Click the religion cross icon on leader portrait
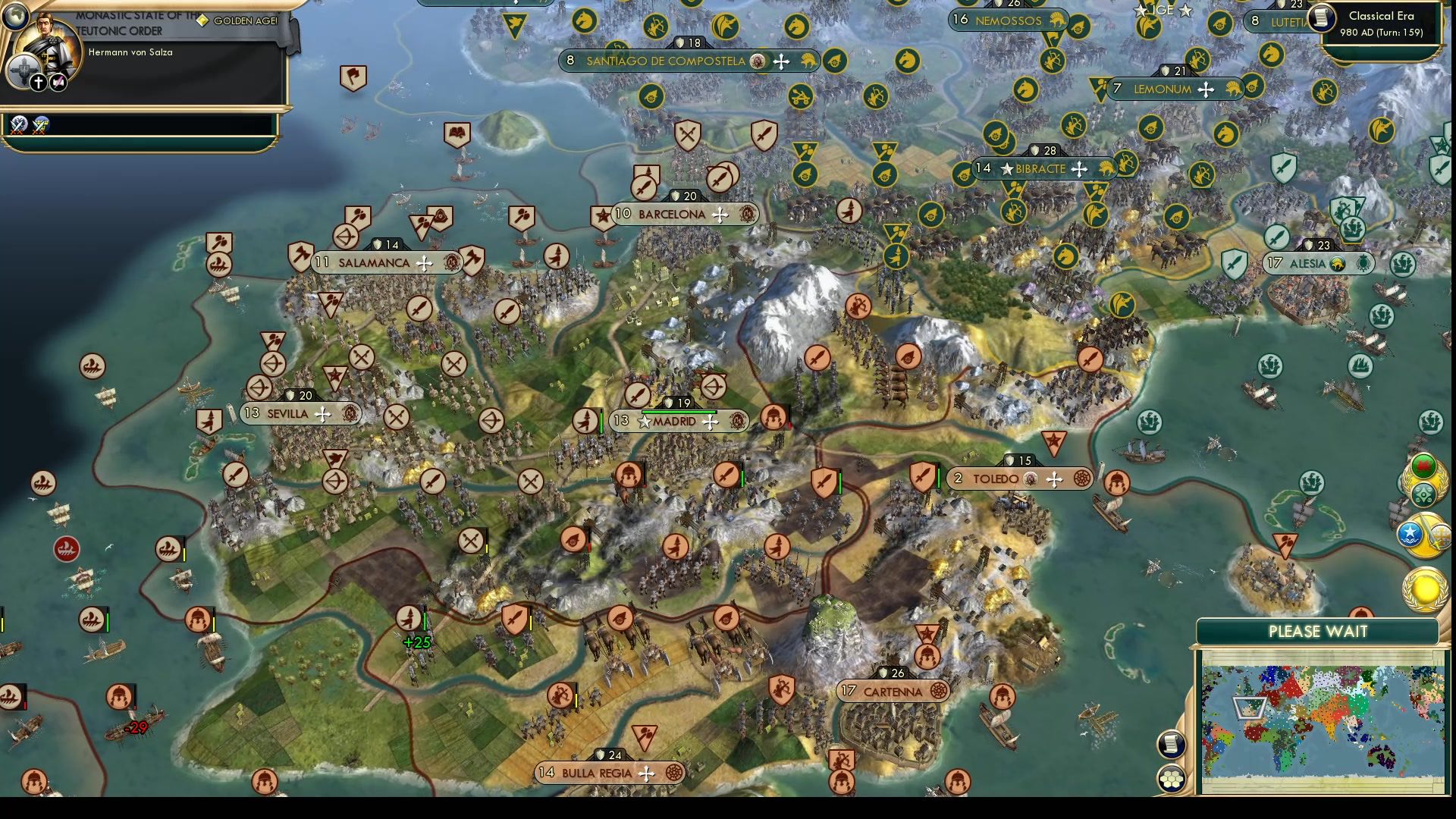 click(x=38, y=82)
